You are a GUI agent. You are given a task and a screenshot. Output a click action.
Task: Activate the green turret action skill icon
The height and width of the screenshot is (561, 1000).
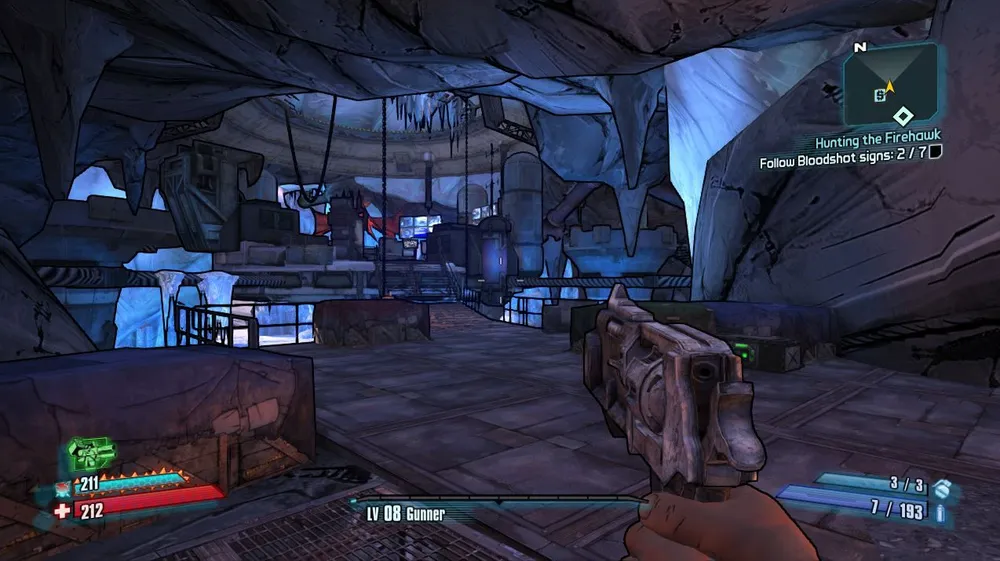pos(90,453)
